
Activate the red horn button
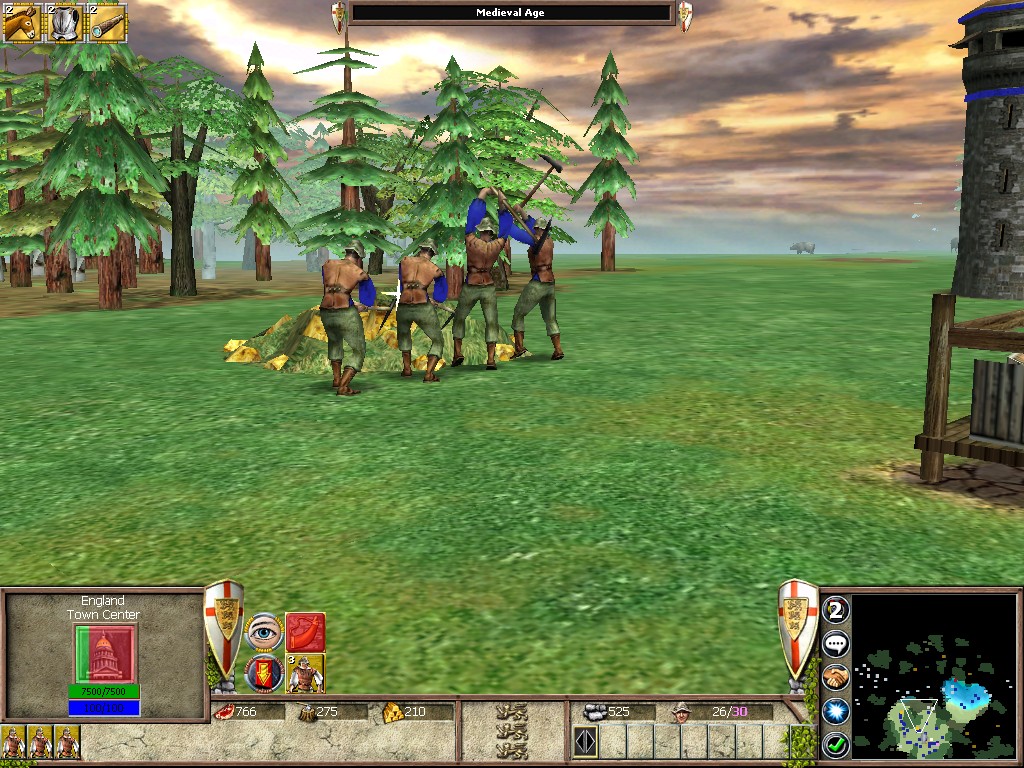point(306,632)
